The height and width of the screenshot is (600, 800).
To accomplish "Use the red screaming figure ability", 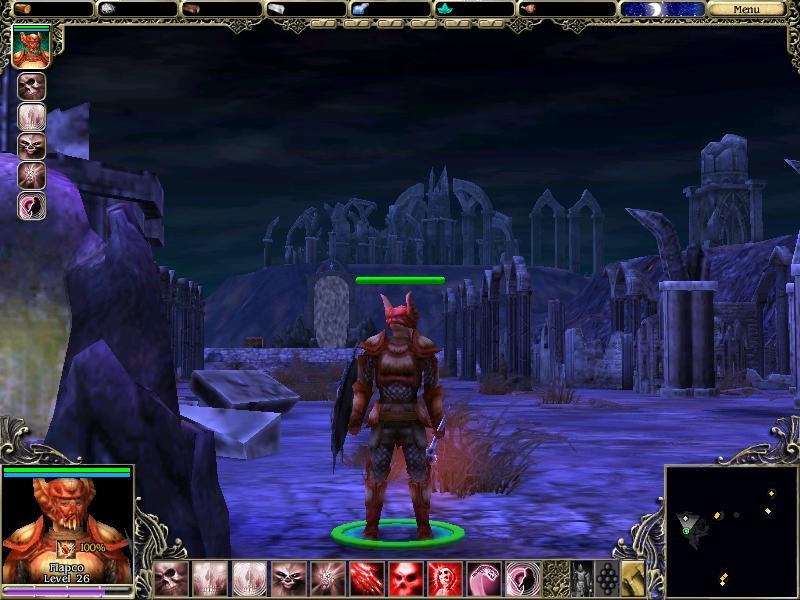I will pyautogui.click(x=443, y=579).
